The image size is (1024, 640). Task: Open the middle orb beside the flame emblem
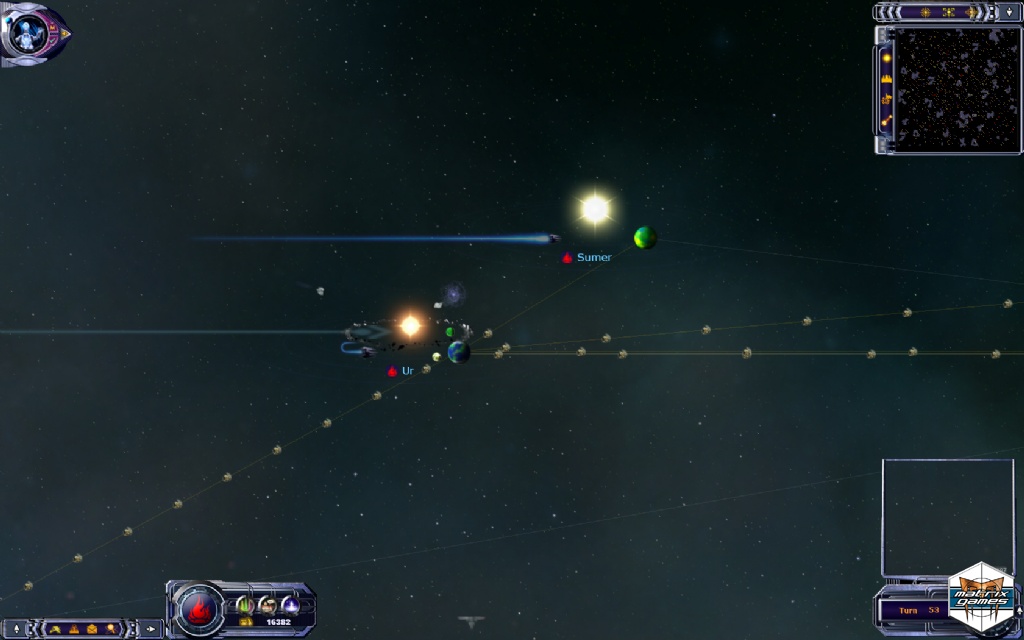coord(268,604)
